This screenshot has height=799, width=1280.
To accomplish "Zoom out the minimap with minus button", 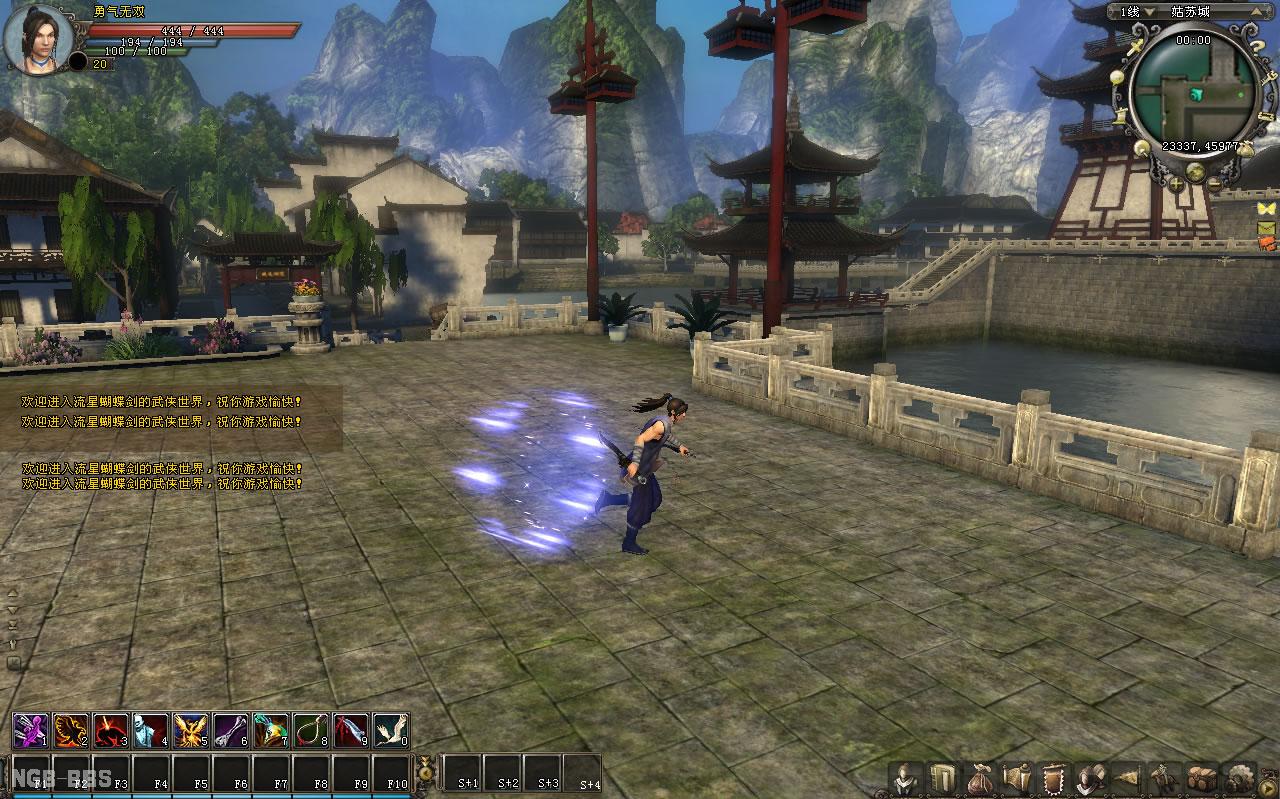I will pos(1214,184).
